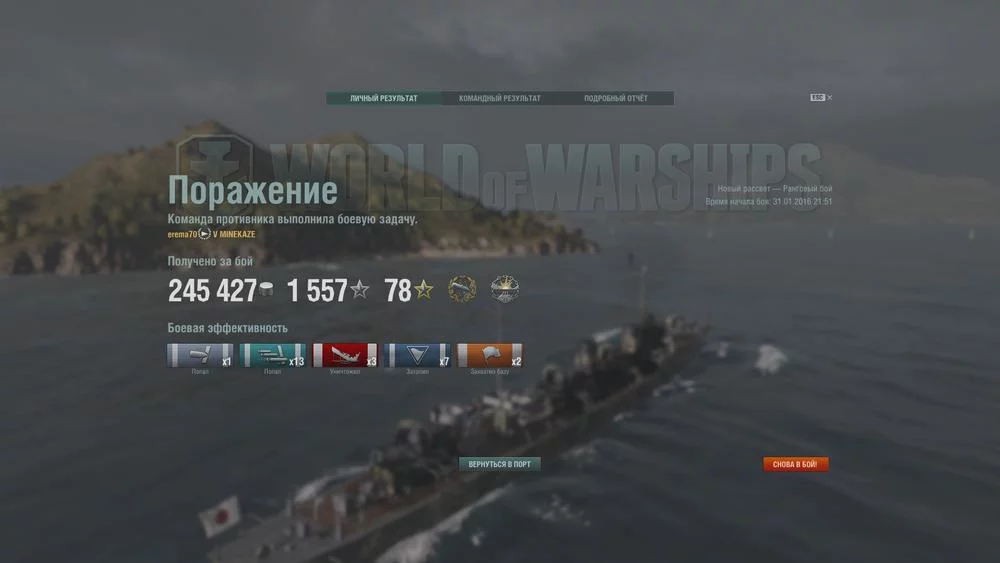Select the Личный результат tab
This screenshot has height=563, width=1000.
pos(384,99)
